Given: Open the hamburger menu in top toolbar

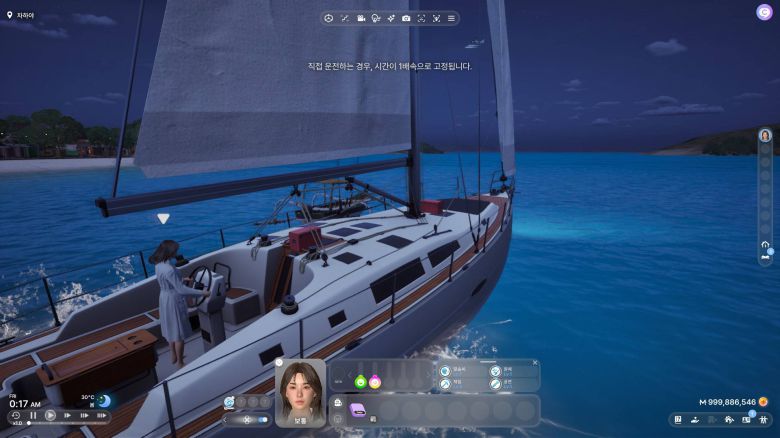Looking at the screenshot, I should 451,18.
